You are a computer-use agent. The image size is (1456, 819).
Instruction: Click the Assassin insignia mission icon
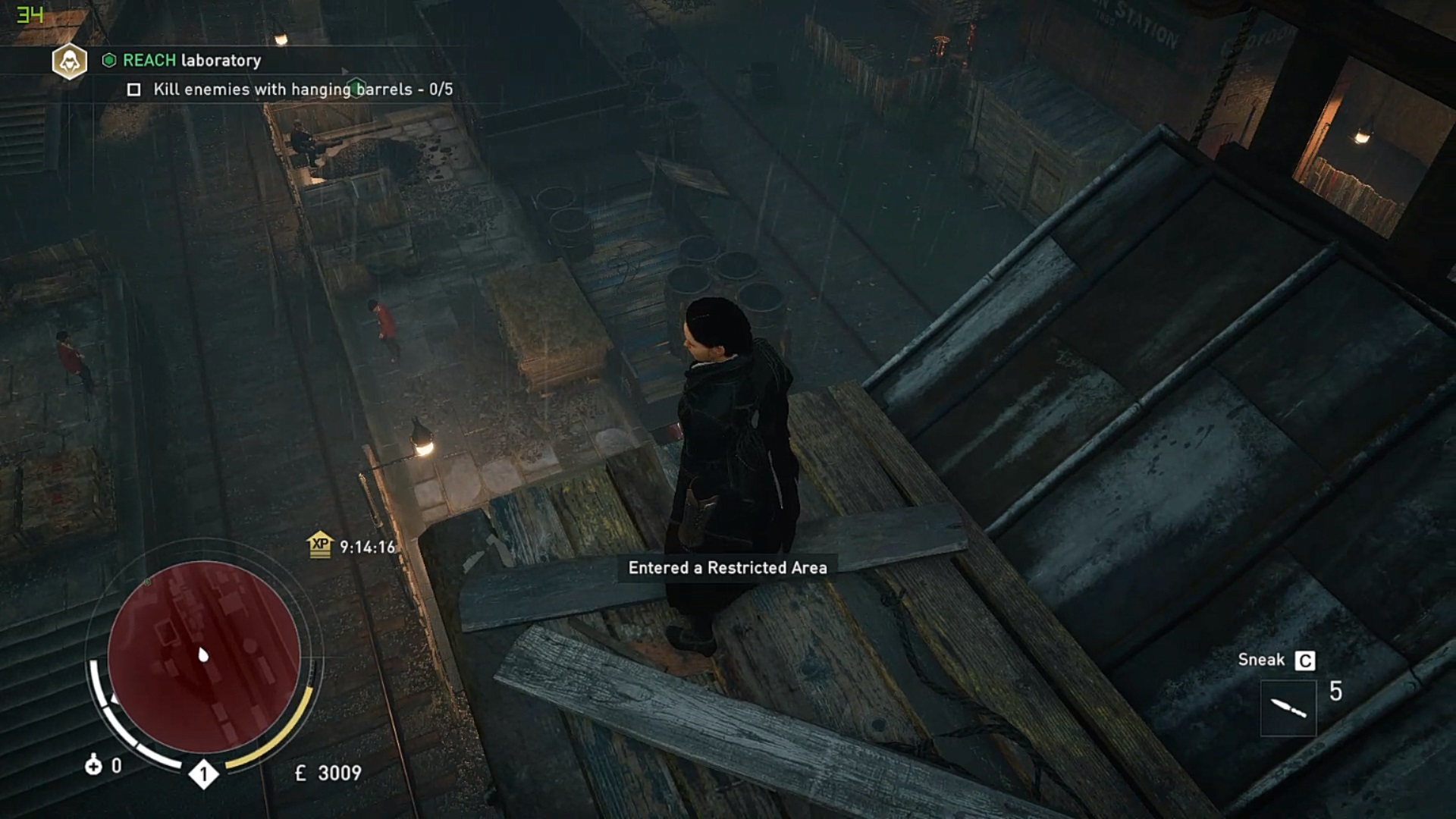click(x=69, y=61)
